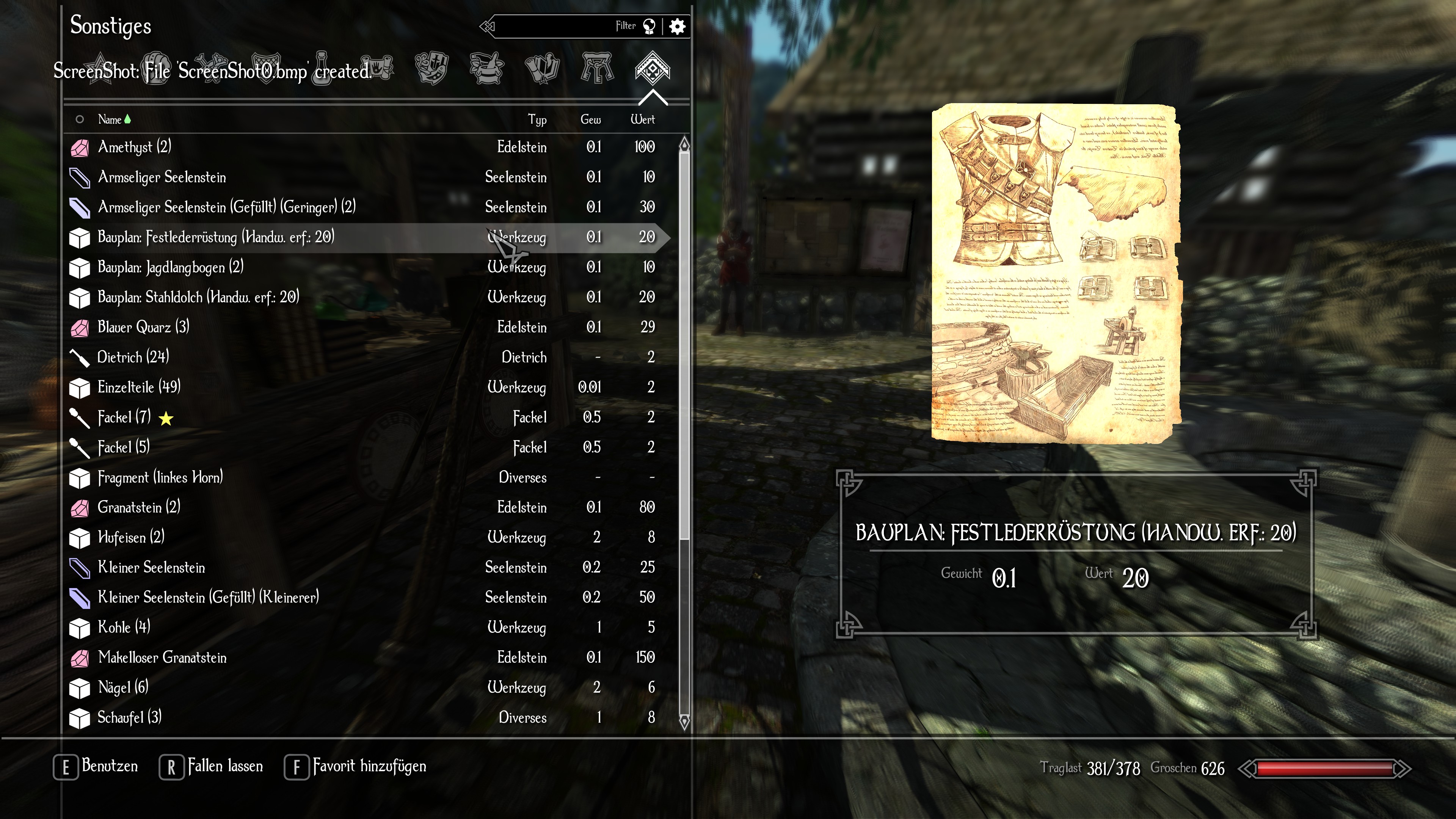Sort items by the Wert column
This screenshot has height=819, width=1456.
642,119
